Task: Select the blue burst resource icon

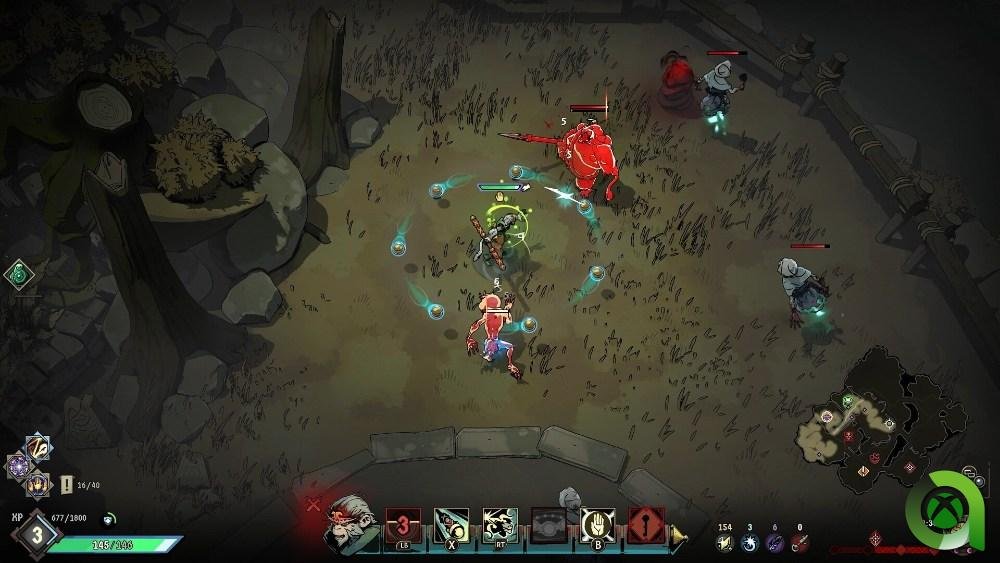Action: pyautogui.click(x=747, y=542)
